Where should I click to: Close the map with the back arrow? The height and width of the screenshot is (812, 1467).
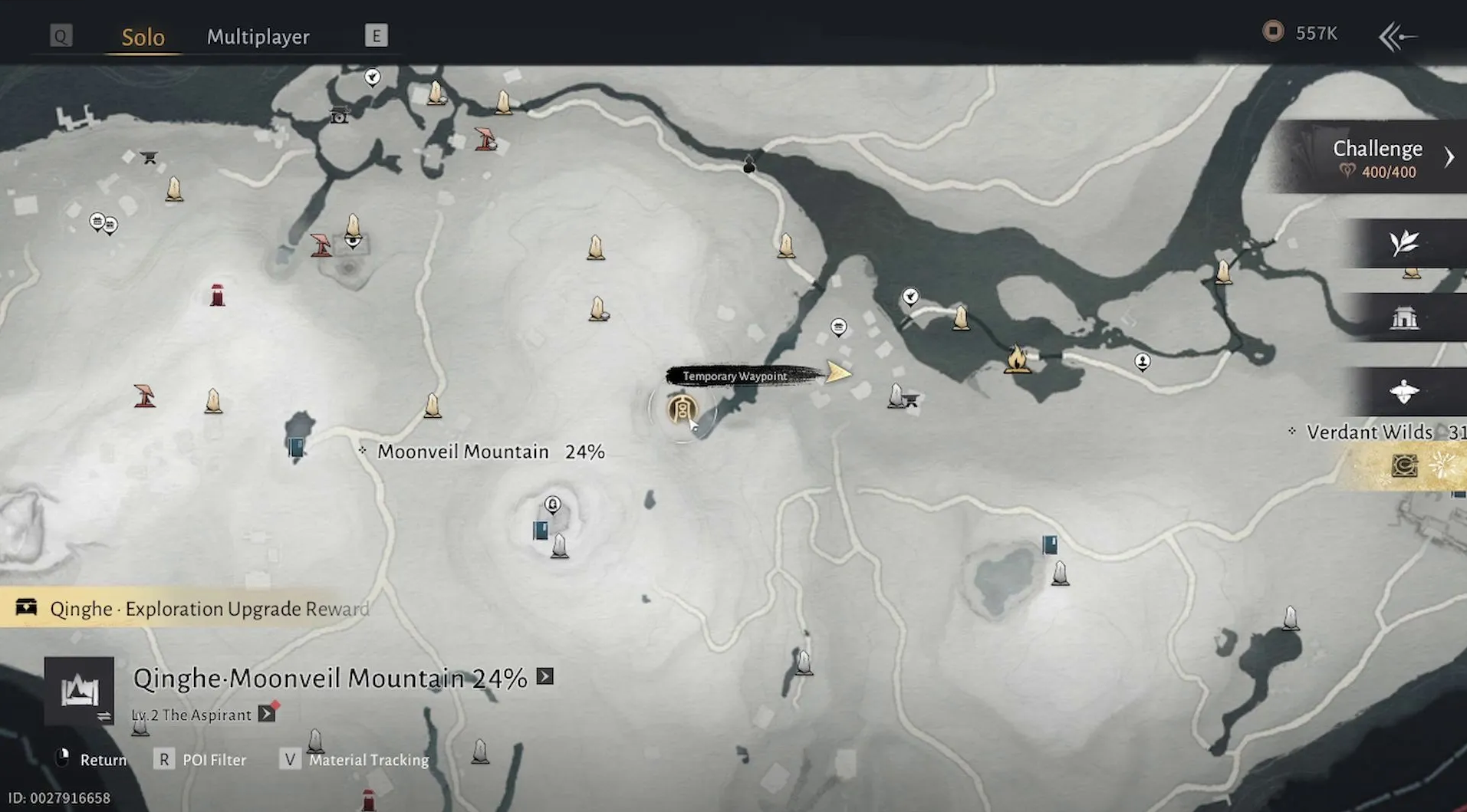1397,36
